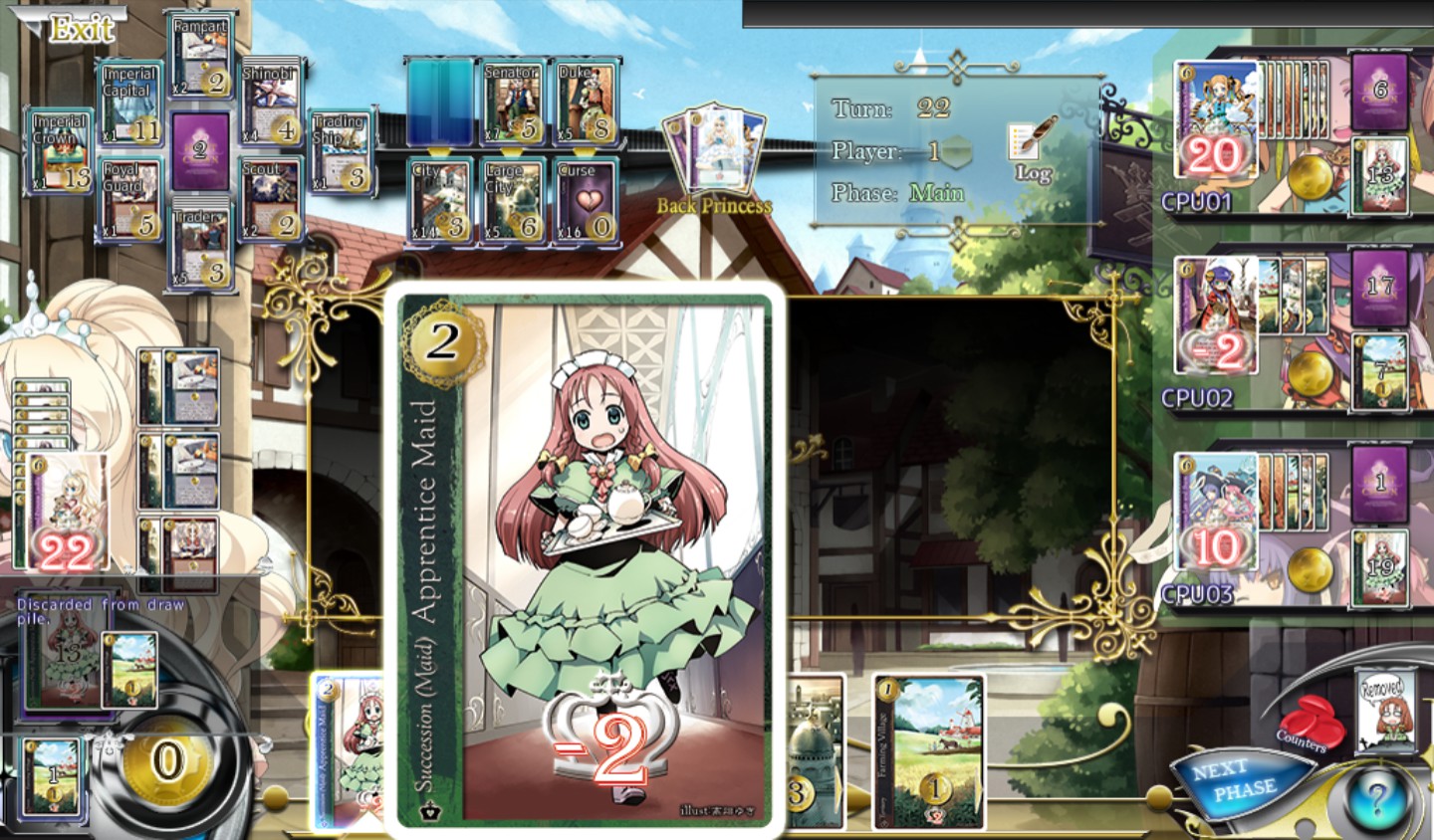Image resolution: width=1434 pixels, height=840 pixels.
Task: Pick the Royal Guard market card
Action: 129,199
